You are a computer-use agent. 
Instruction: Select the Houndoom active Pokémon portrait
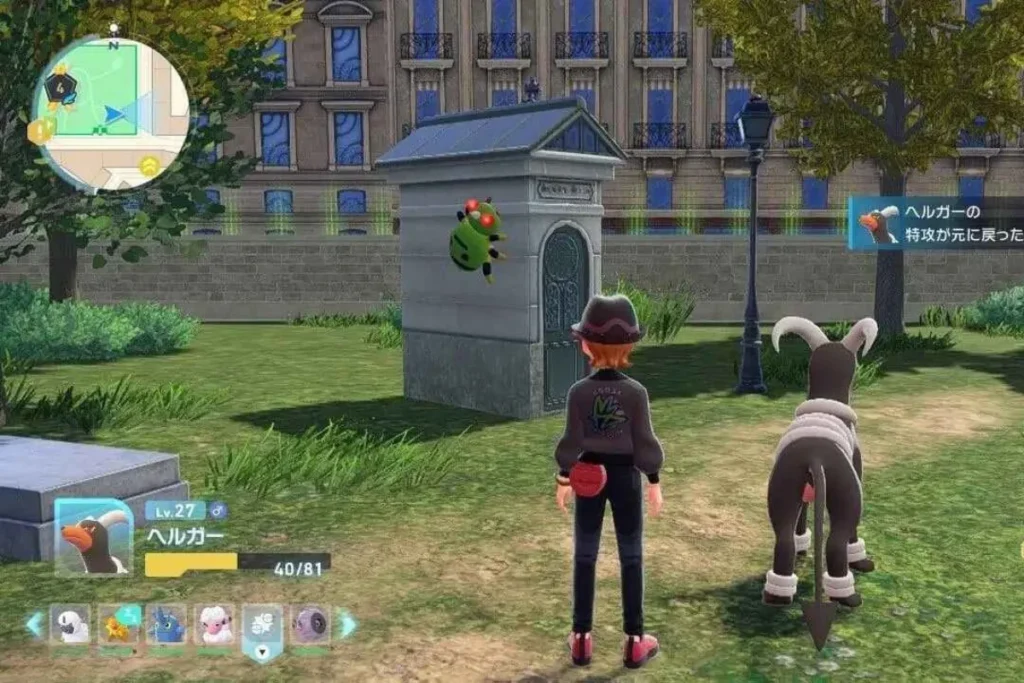click(x=94, y=538)
